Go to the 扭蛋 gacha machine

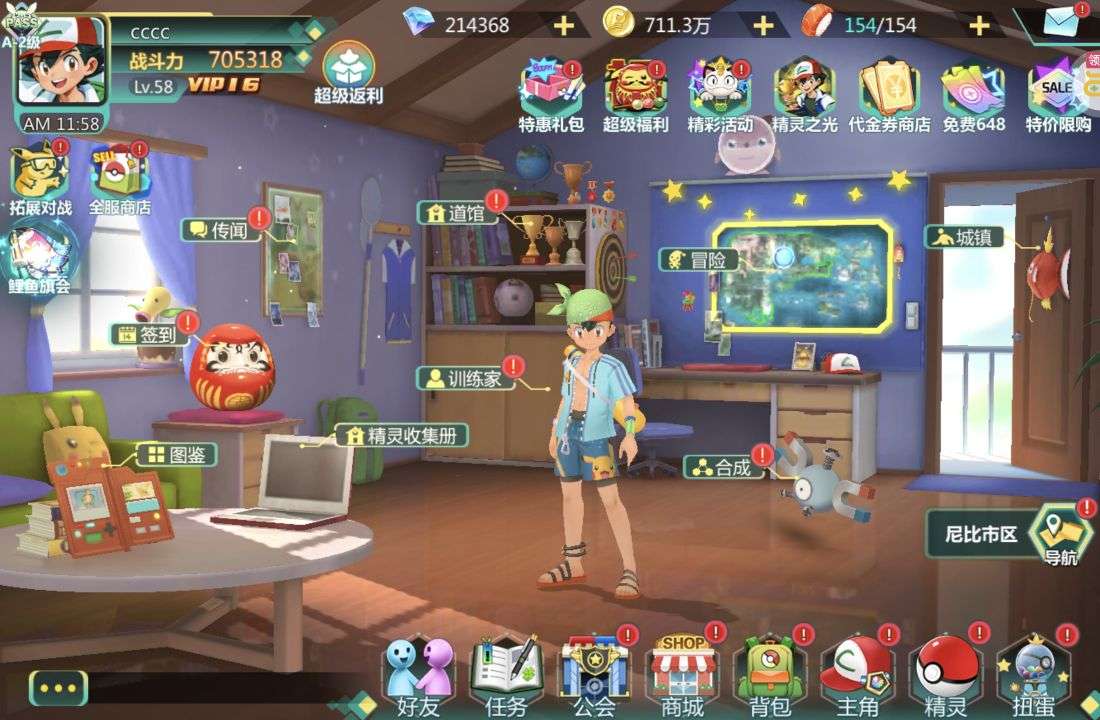(1033, 677)
